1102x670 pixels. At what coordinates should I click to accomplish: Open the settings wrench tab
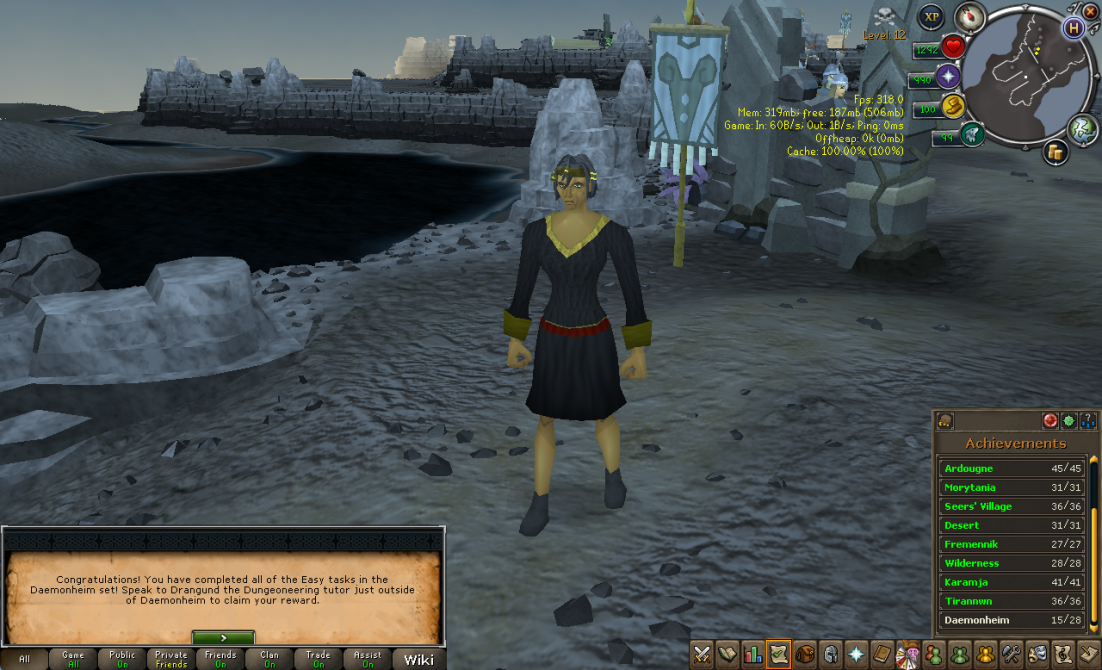1011,655
